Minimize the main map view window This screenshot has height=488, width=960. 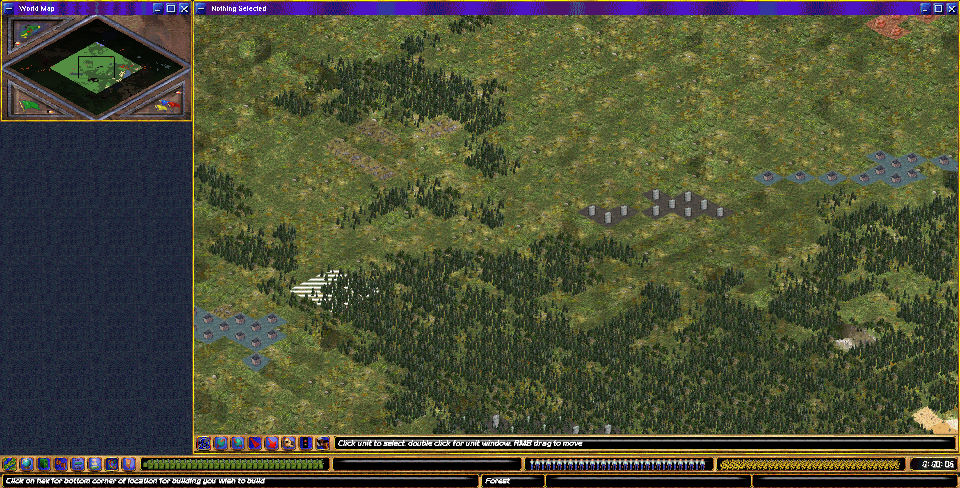pyautogui.click(x=923, y=8)
